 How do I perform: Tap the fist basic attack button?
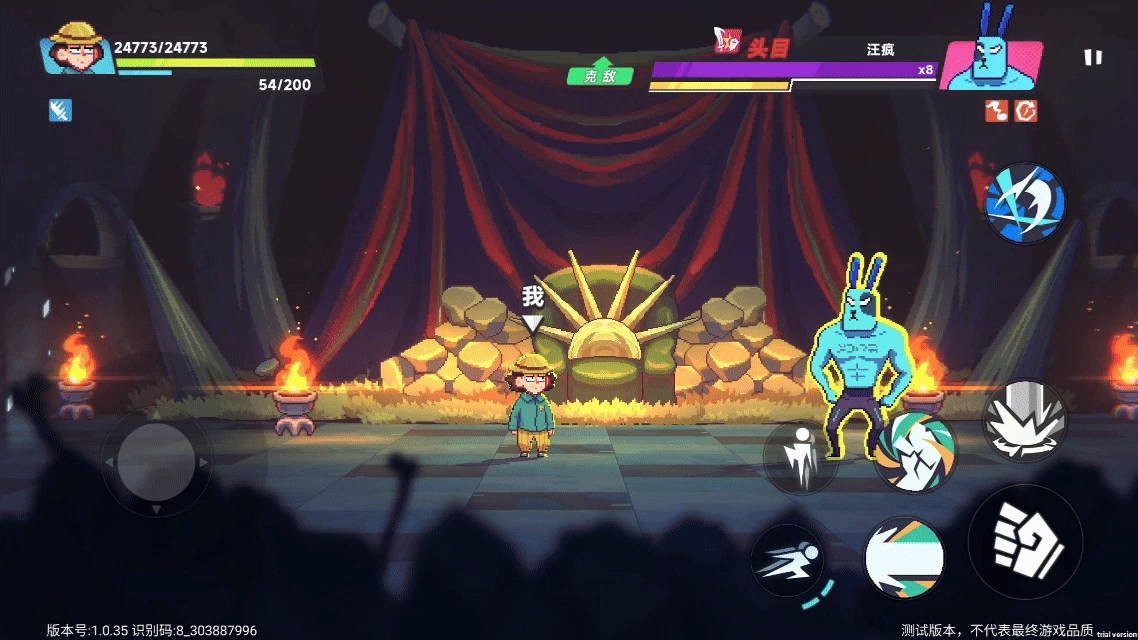point(1025,543)
